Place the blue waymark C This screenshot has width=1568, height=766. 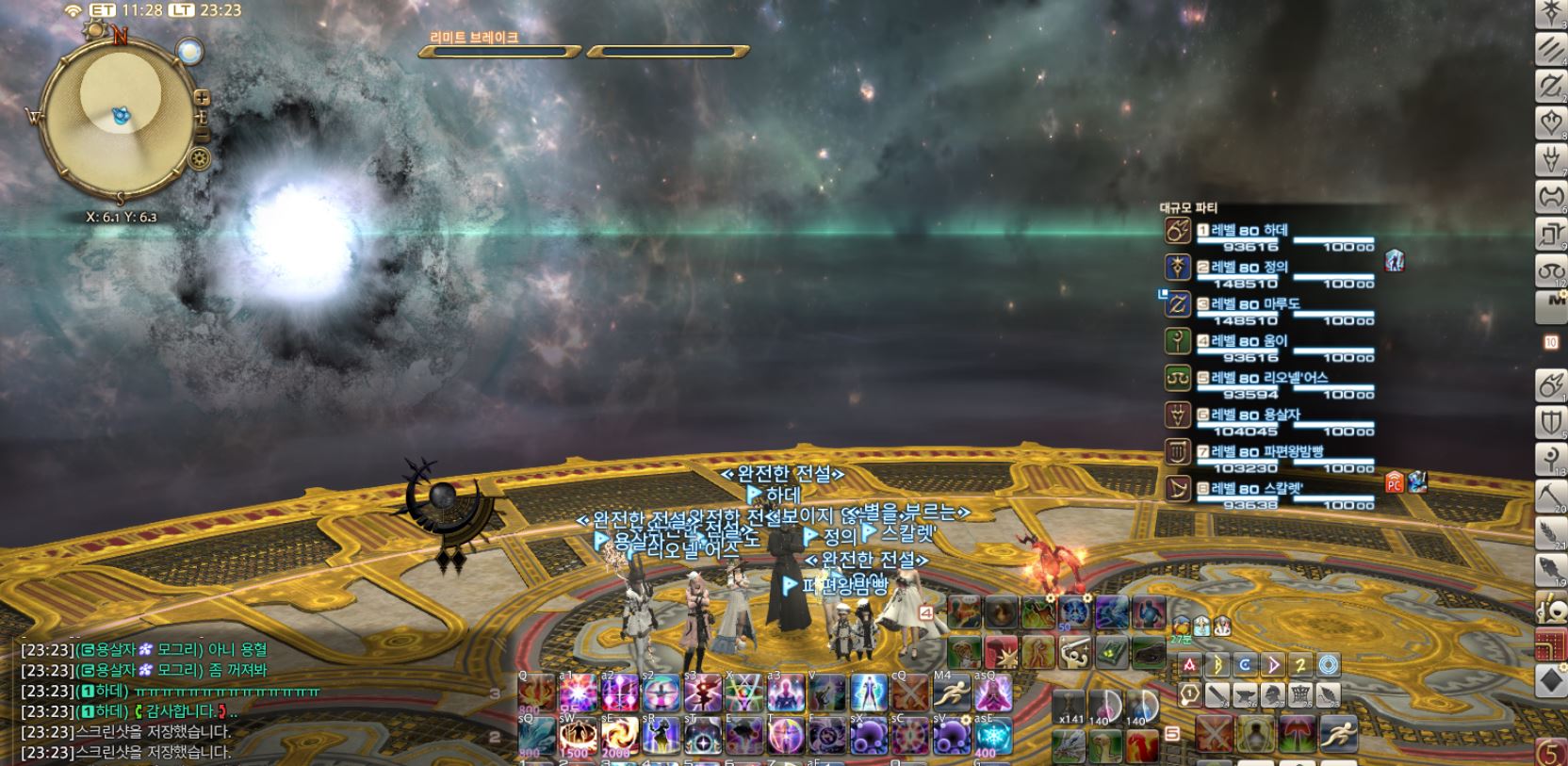click(1245, 664)
